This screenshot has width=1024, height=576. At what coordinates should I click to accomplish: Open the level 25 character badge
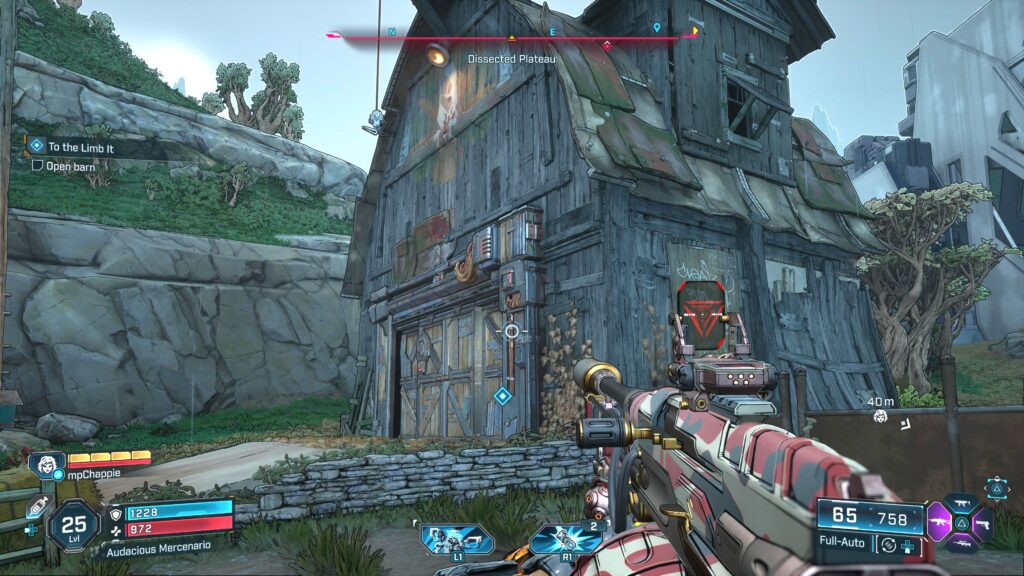pos(75,524)
